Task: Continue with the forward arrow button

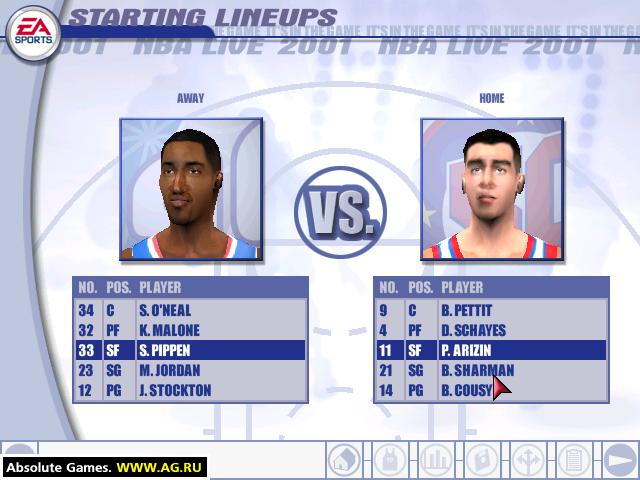Action: pos(619,460)
